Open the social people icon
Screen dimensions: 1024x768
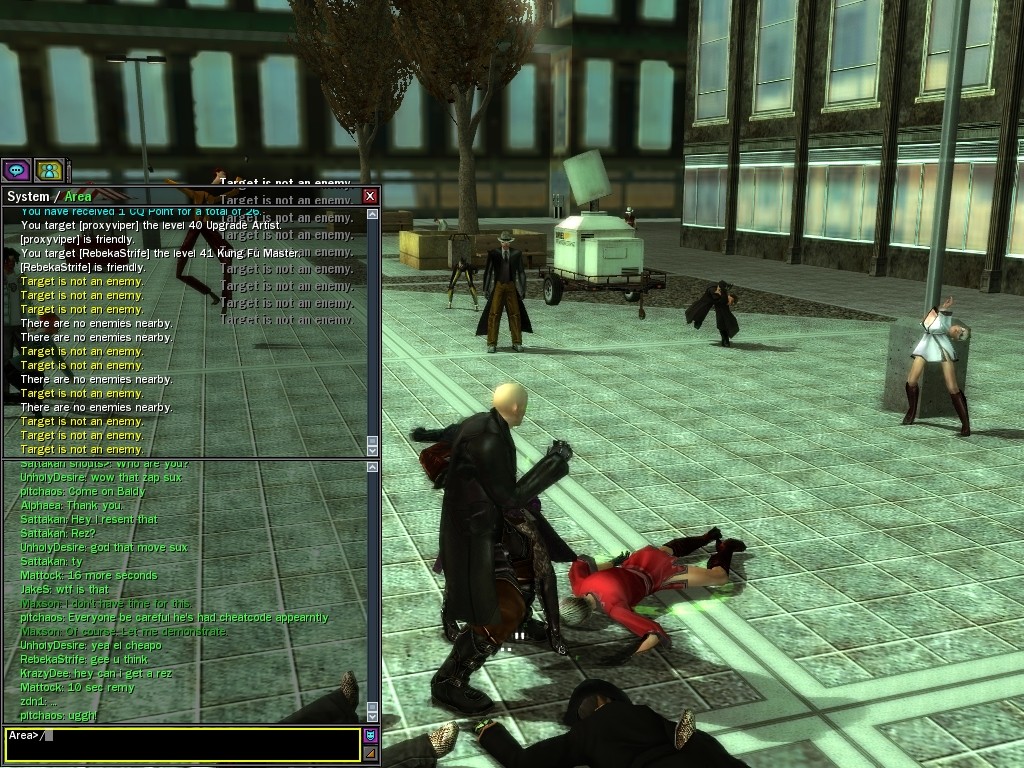click(x=48, y=171)
